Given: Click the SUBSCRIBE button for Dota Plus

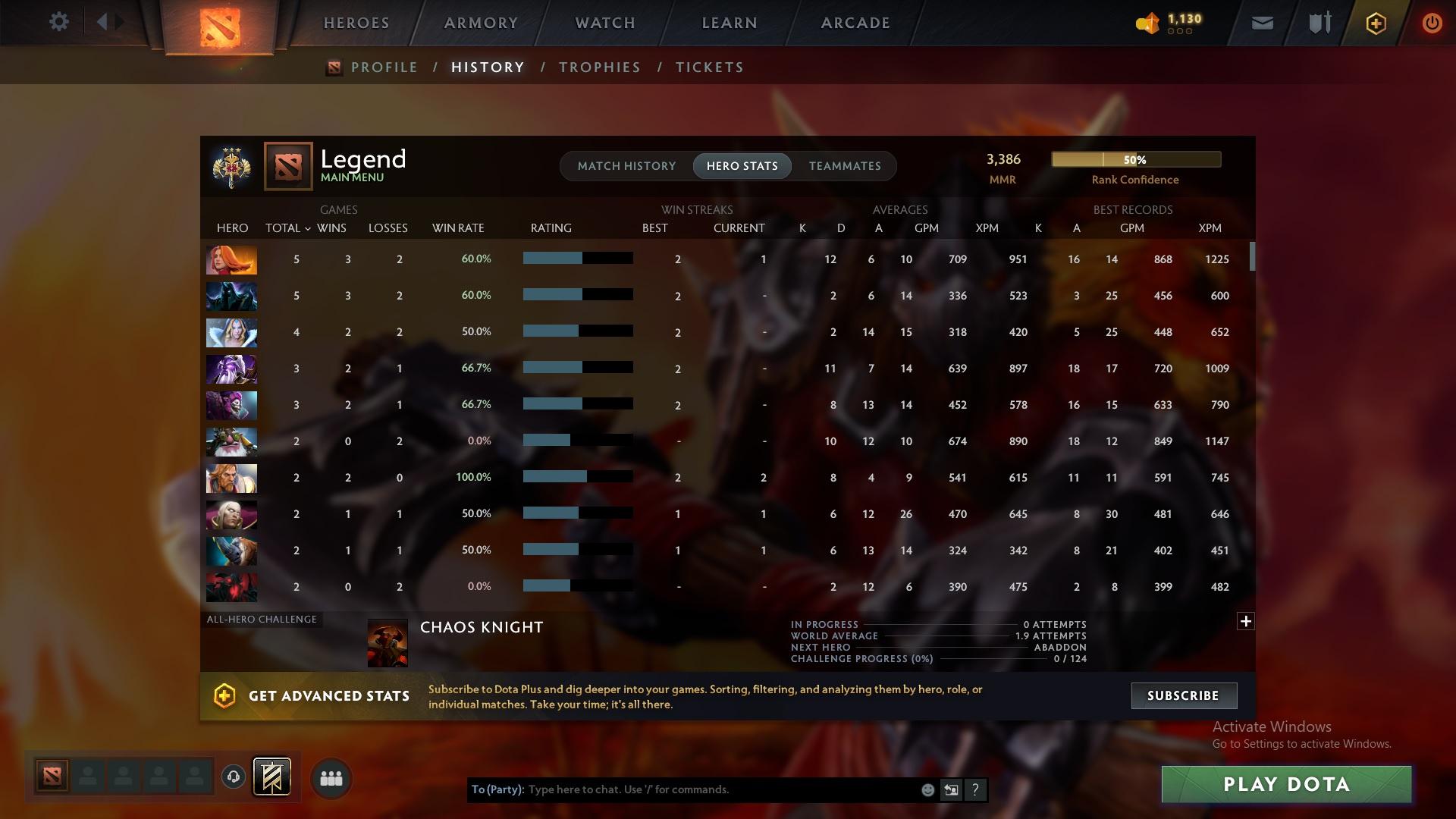Looking at the screenshot, I should [1183, 695].
